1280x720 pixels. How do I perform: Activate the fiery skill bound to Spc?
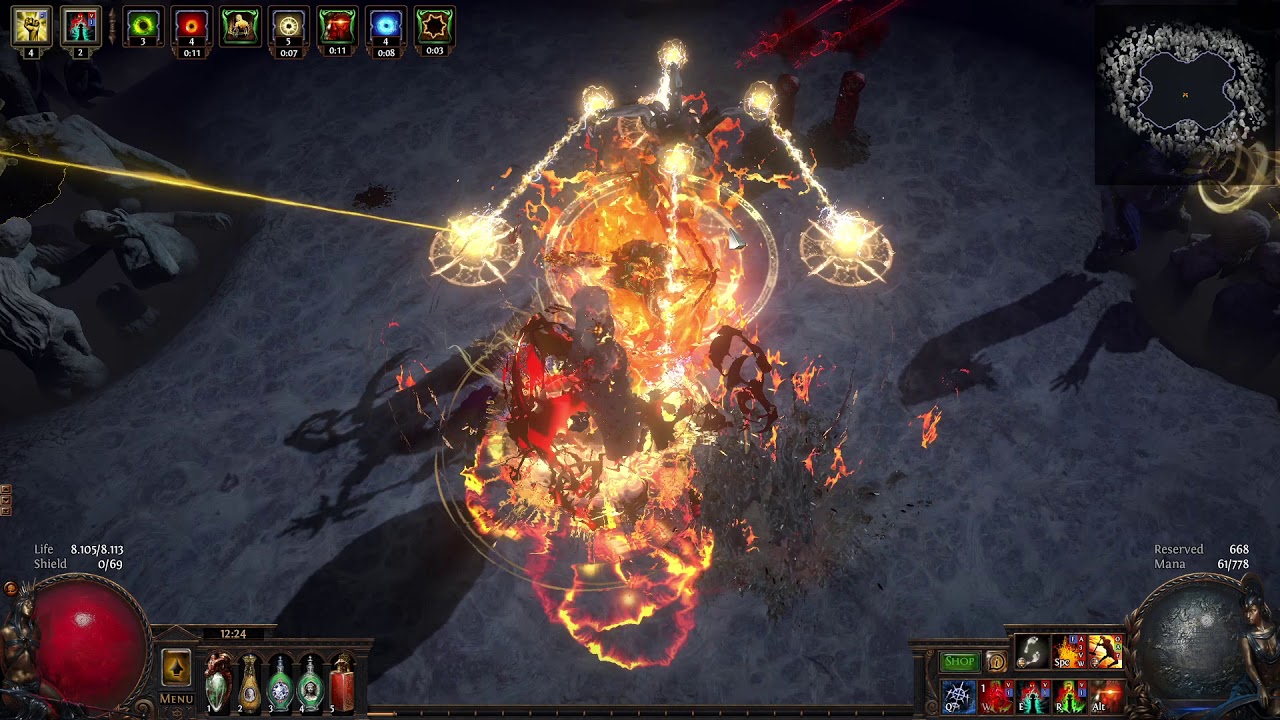coord(1068,652)
